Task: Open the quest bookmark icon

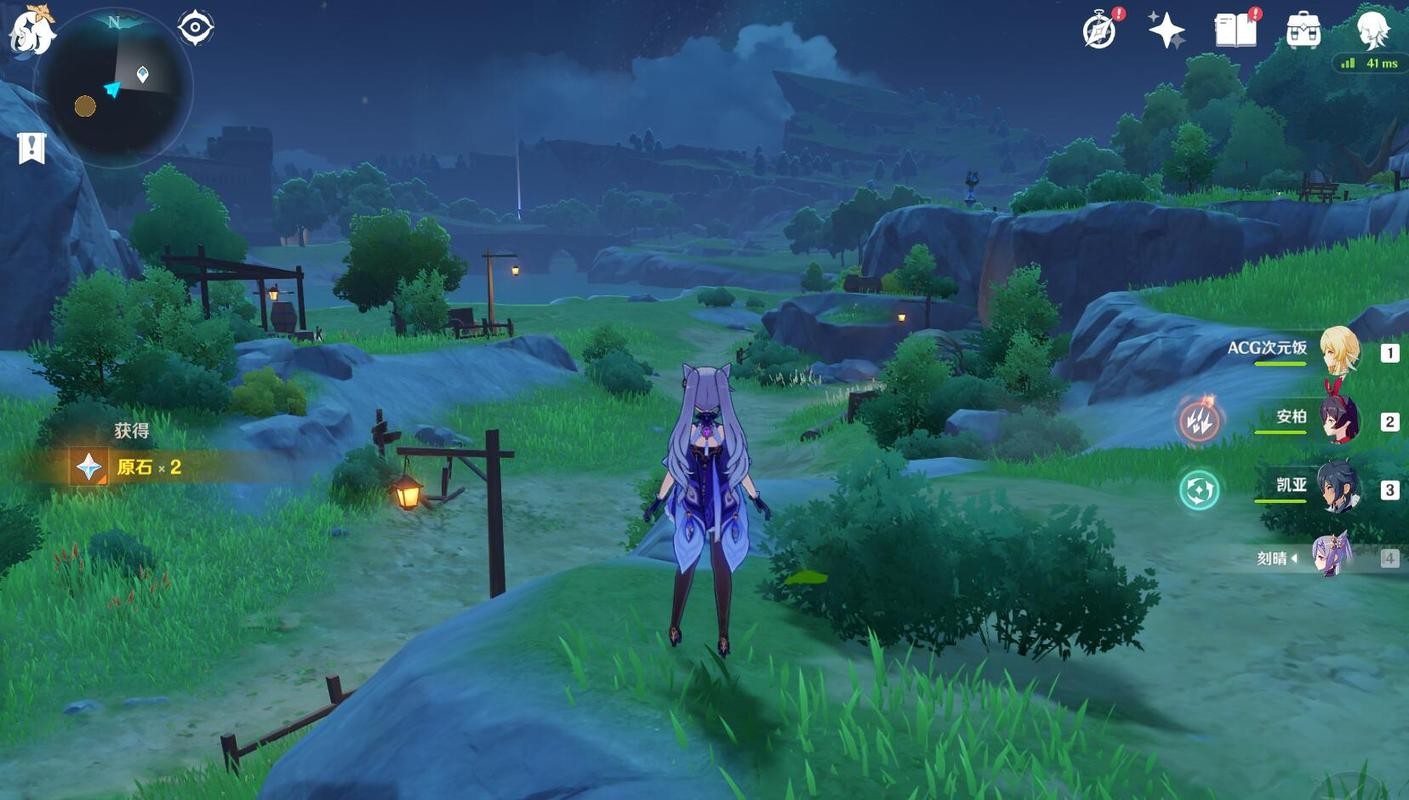Action: [32, 148]
